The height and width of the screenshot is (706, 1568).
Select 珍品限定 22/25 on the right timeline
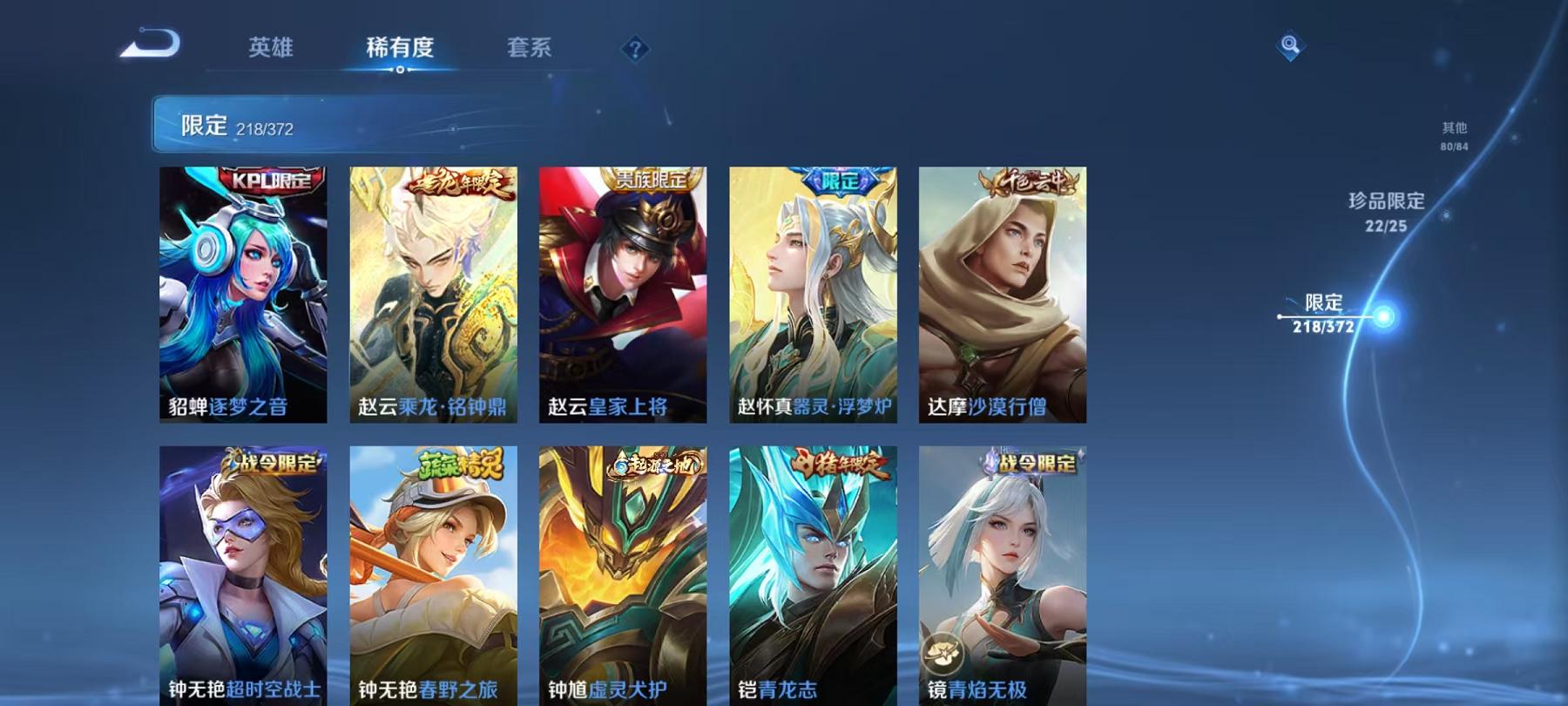(1386, 211)
